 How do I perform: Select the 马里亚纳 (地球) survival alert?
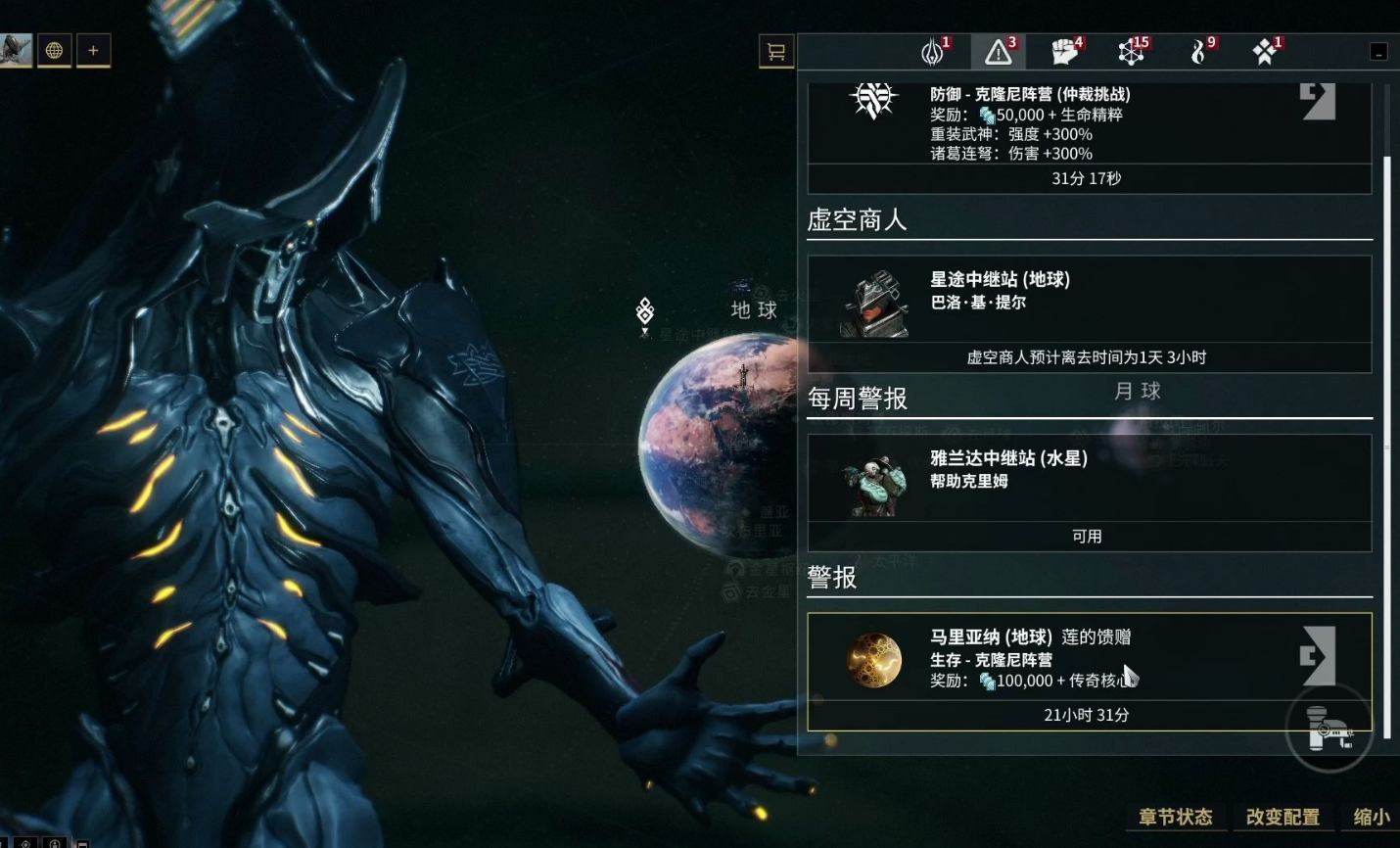coord(1089,659)
